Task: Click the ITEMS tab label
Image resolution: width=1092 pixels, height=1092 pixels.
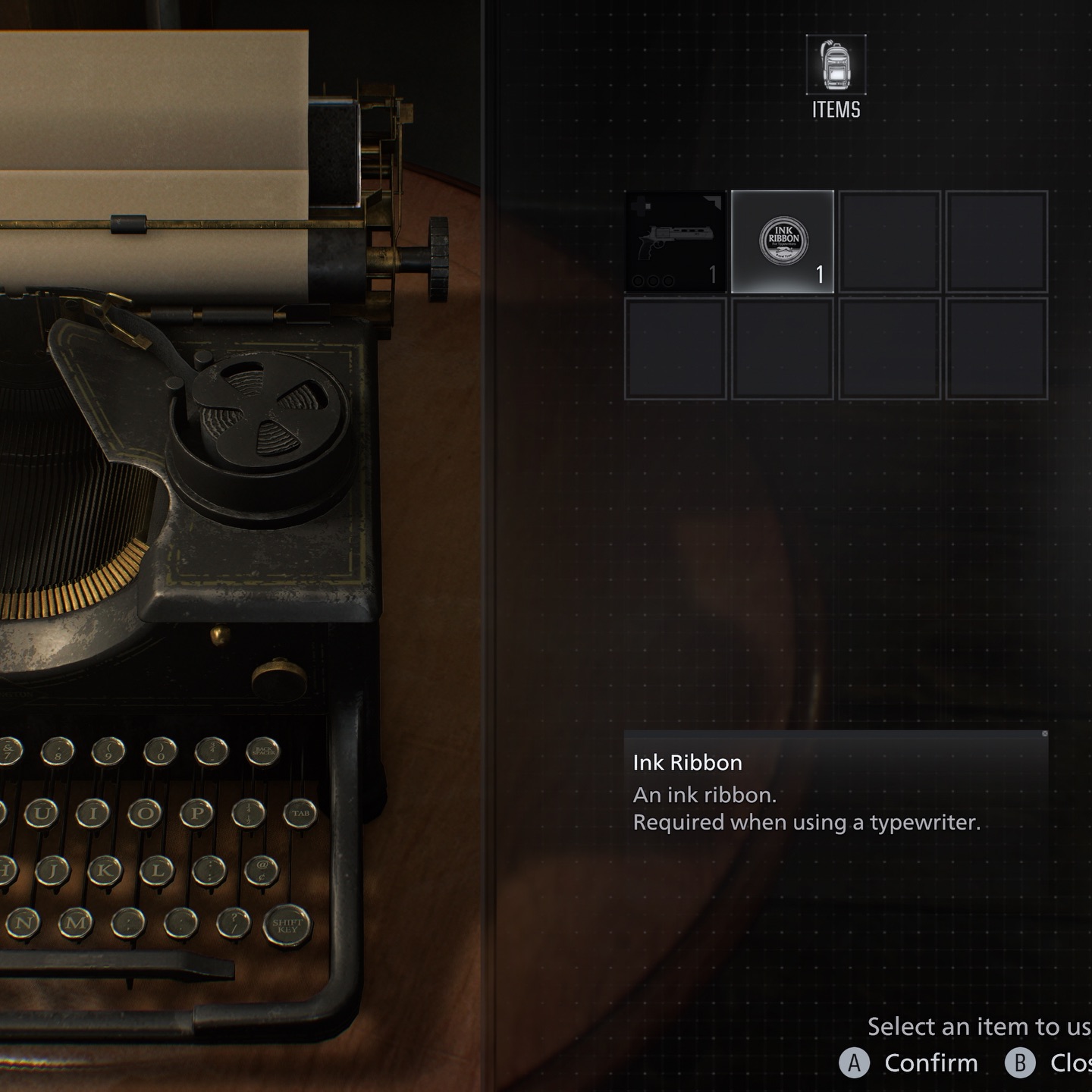Action: coord(835,109)
